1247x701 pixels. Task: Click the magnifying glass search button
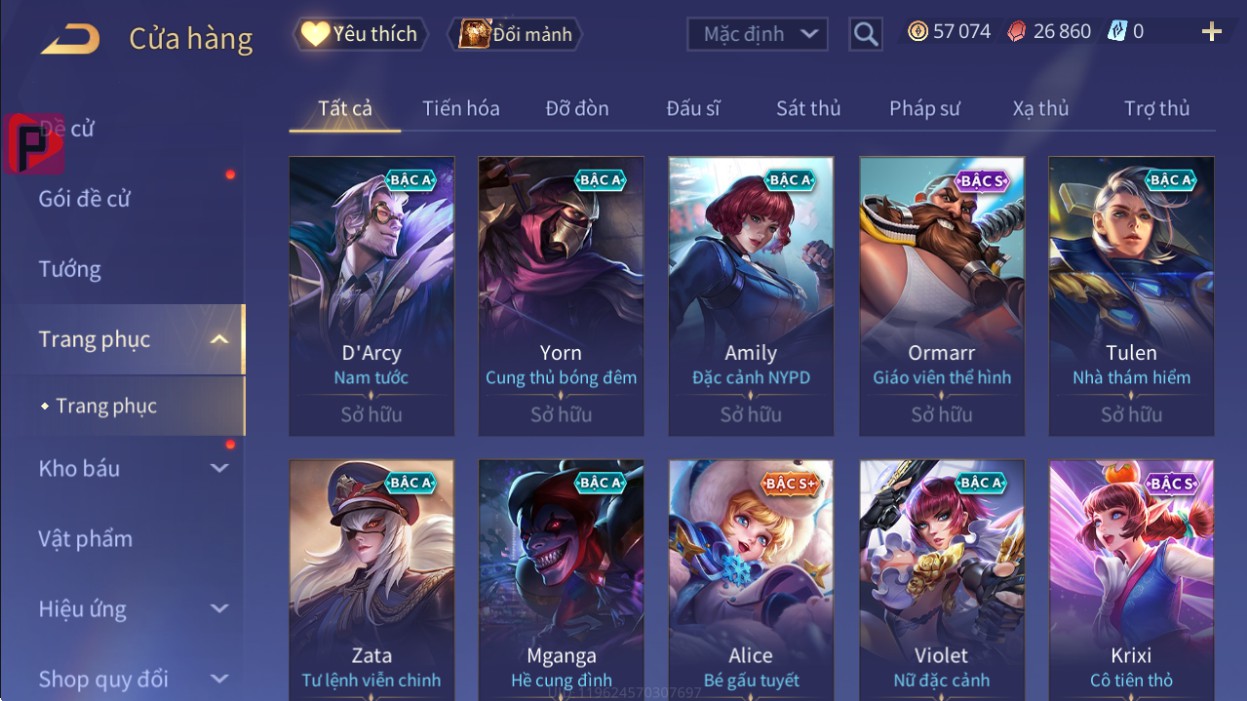coord(866,34)
